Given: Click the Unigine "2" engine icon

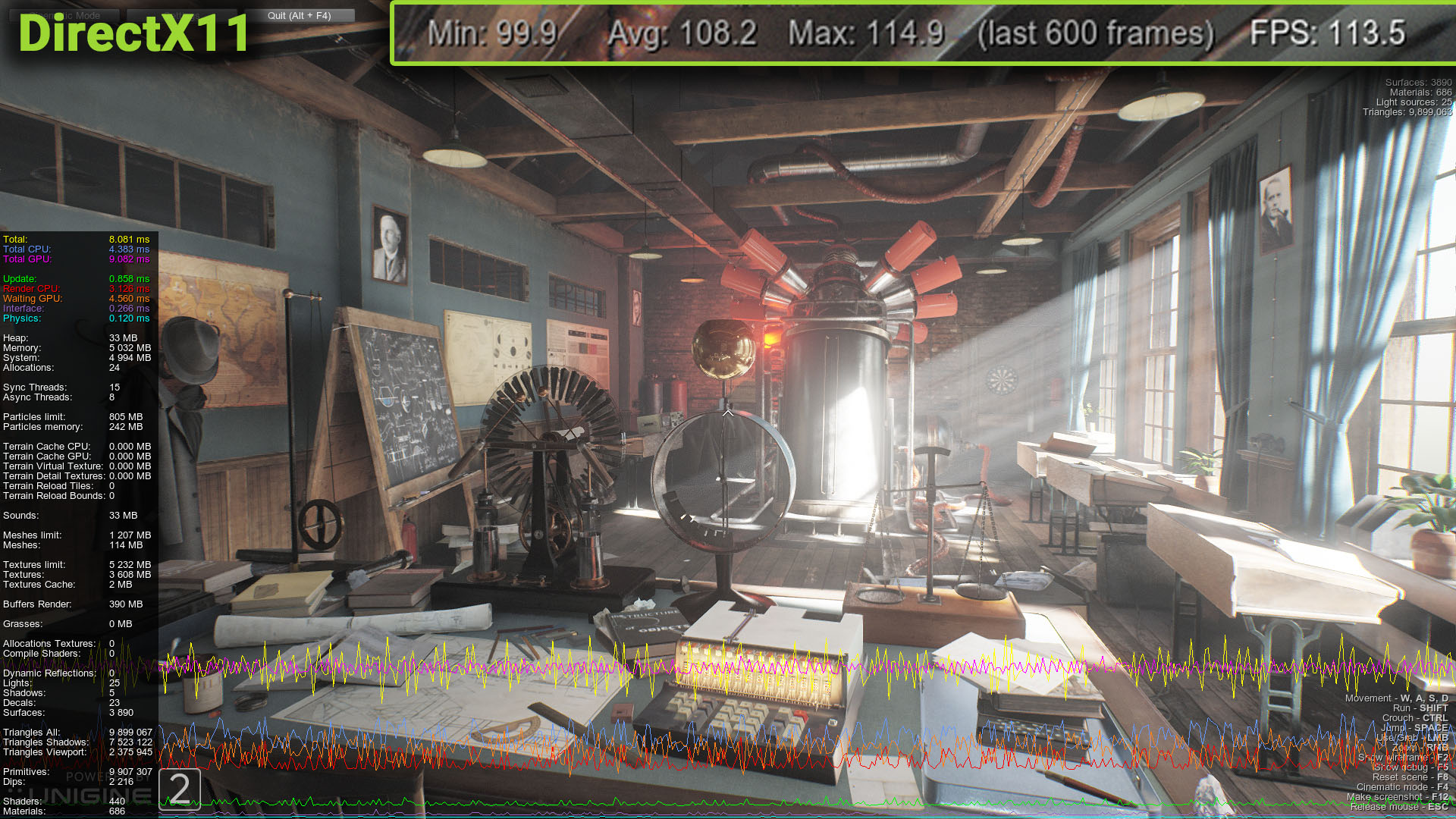Looking at the screenshot, I should coord(180,790).
